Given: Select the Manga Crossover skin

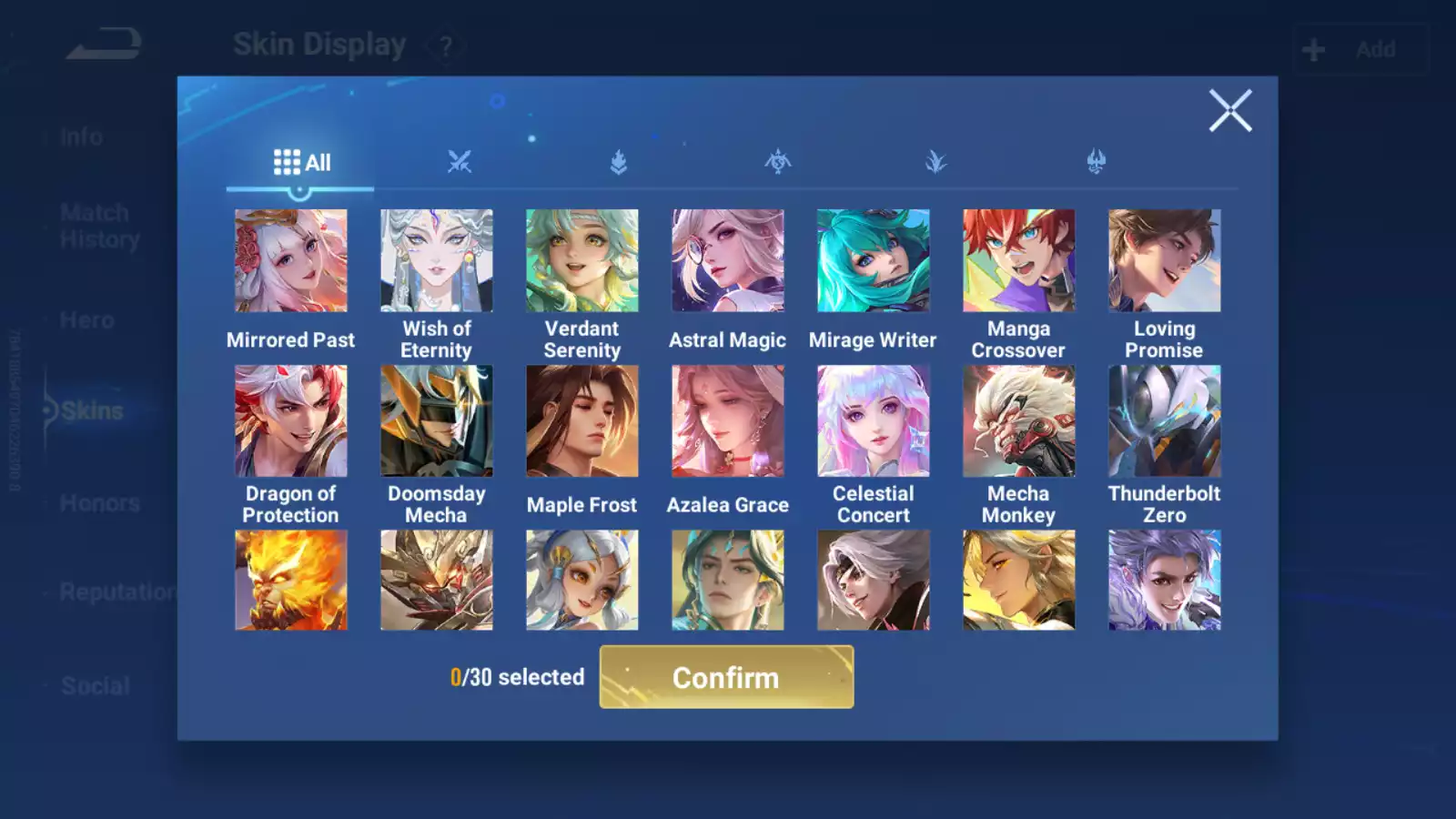Looking at the screenshot, I should (1018, 261).
